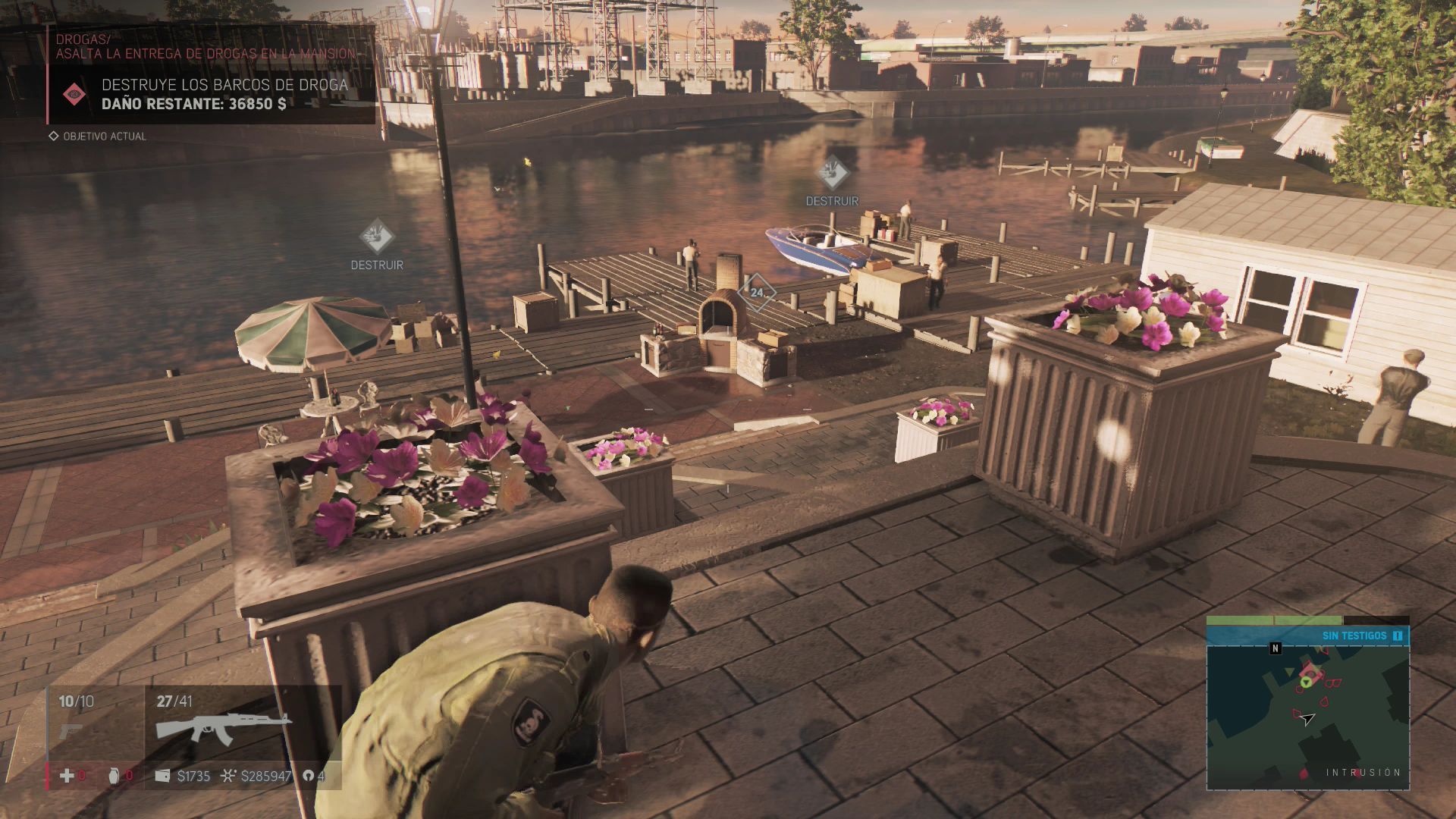Click the red diamond objective icon
Screen dimensions: 1456x819
point(74,94)
